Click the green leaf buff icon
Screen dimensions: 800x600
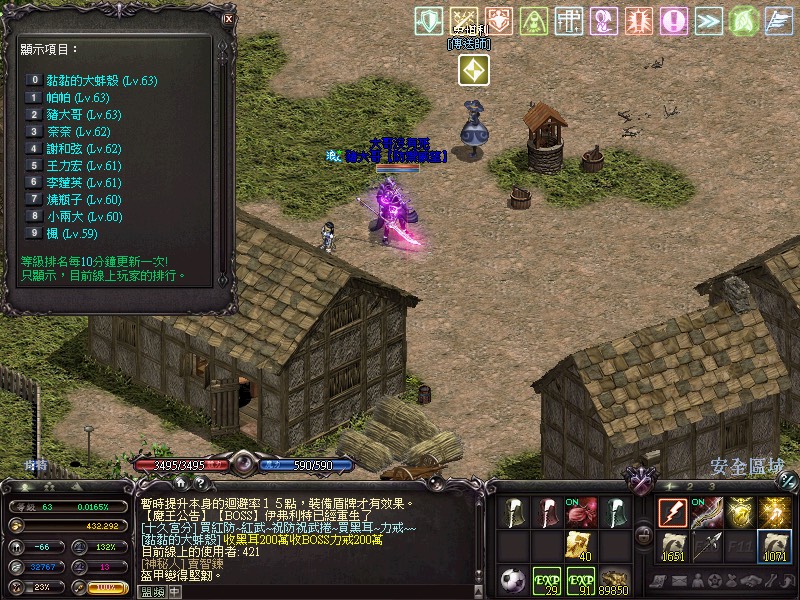[x=742, y=21]
